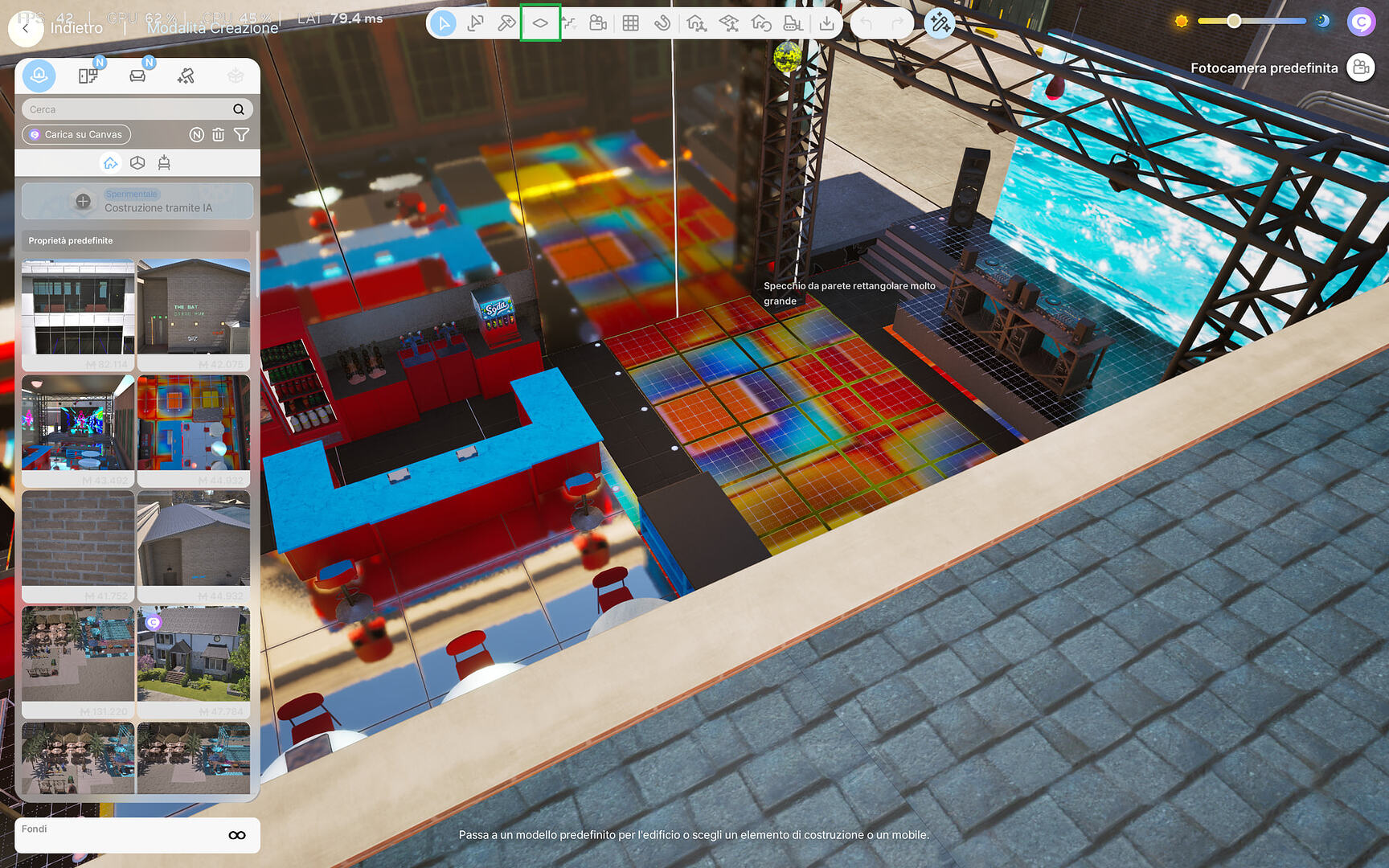1389x868 pixels.
Task: Open the download arrow under stairs tool
Action: coord(828,23)
